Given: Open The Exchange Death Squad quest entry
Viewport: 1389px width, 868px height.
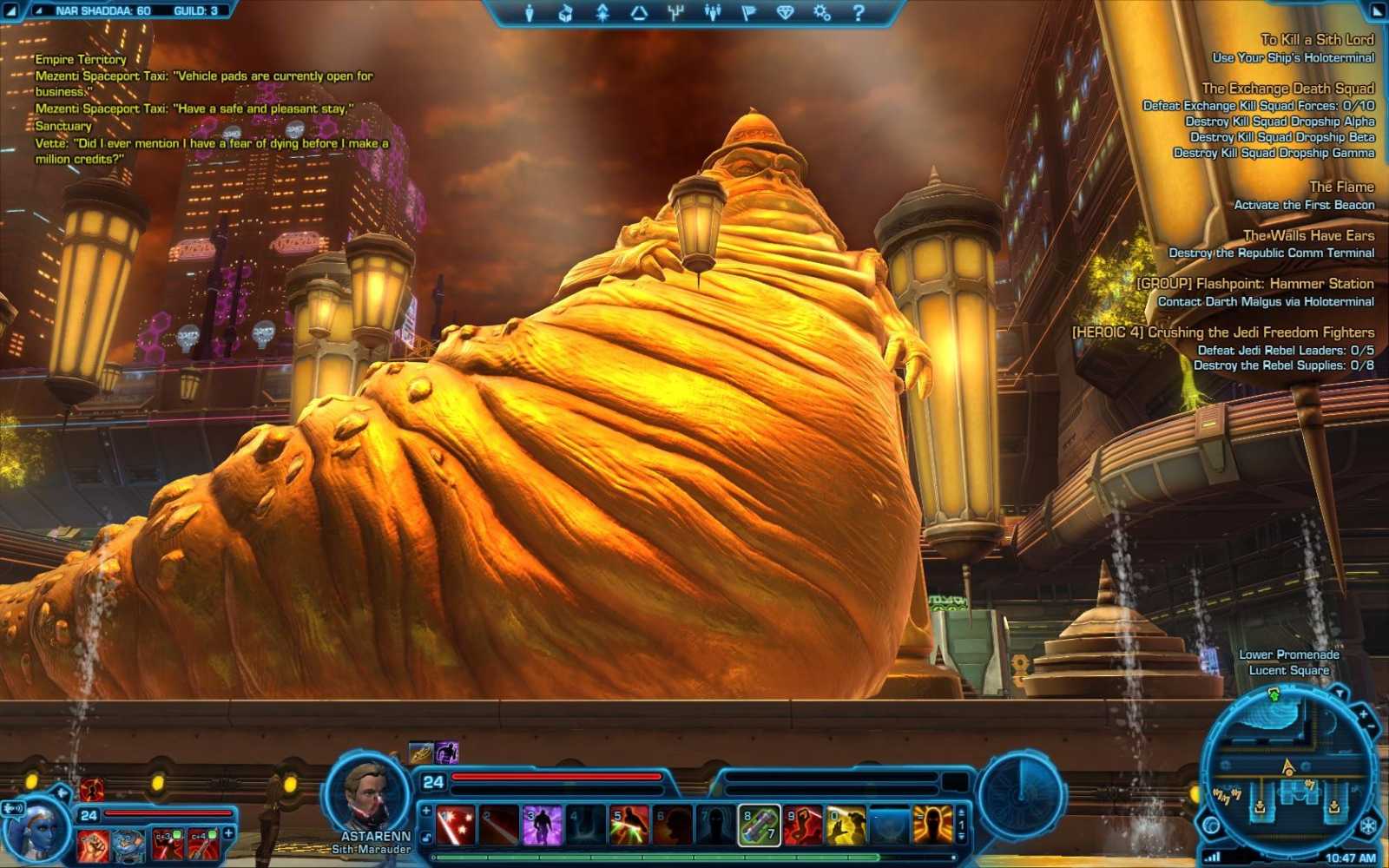Looking at the screenshot, I should [x=1288, y=88].
